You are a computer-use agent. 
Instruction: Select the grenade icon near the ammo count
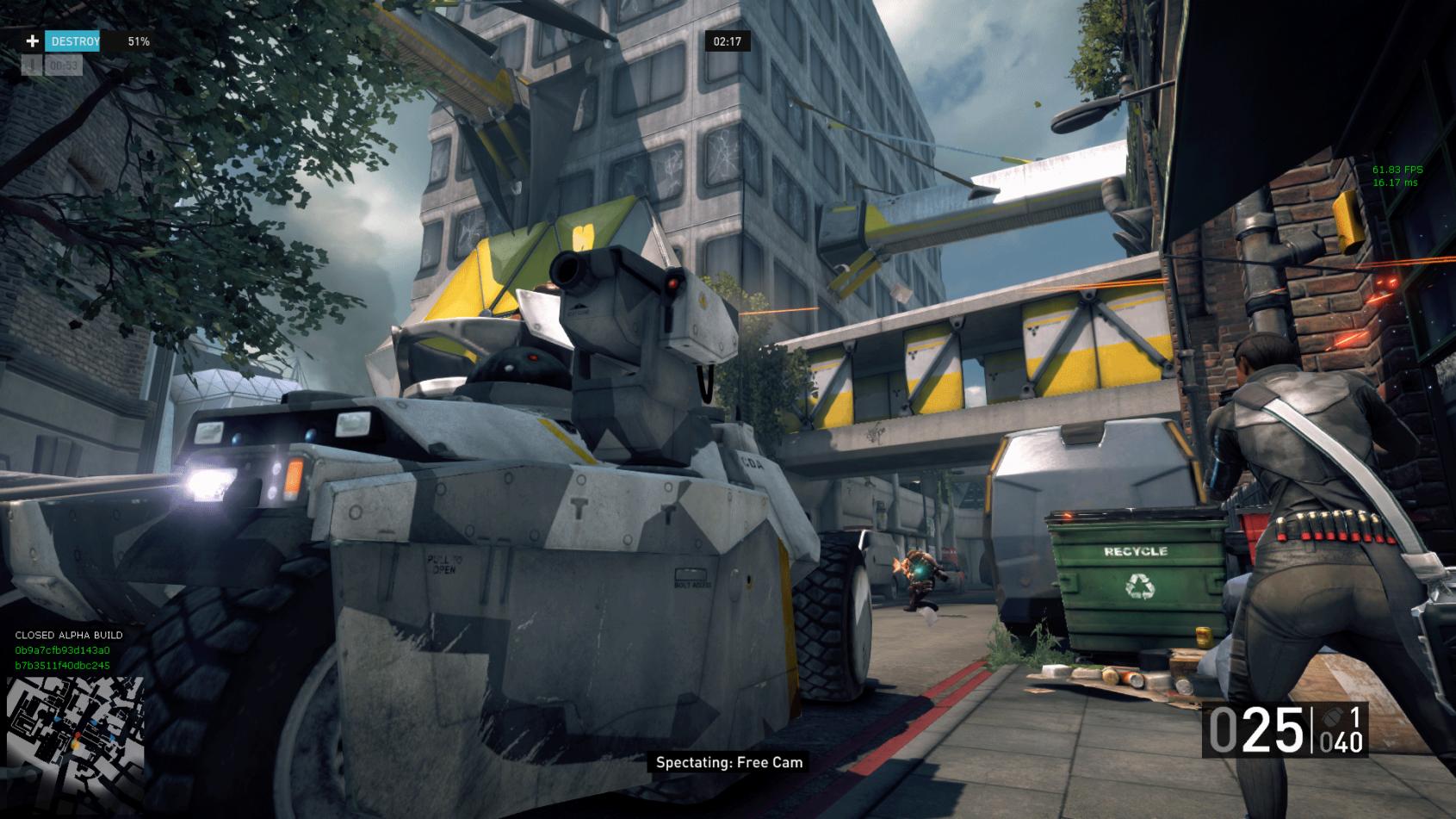point(1329,717)
